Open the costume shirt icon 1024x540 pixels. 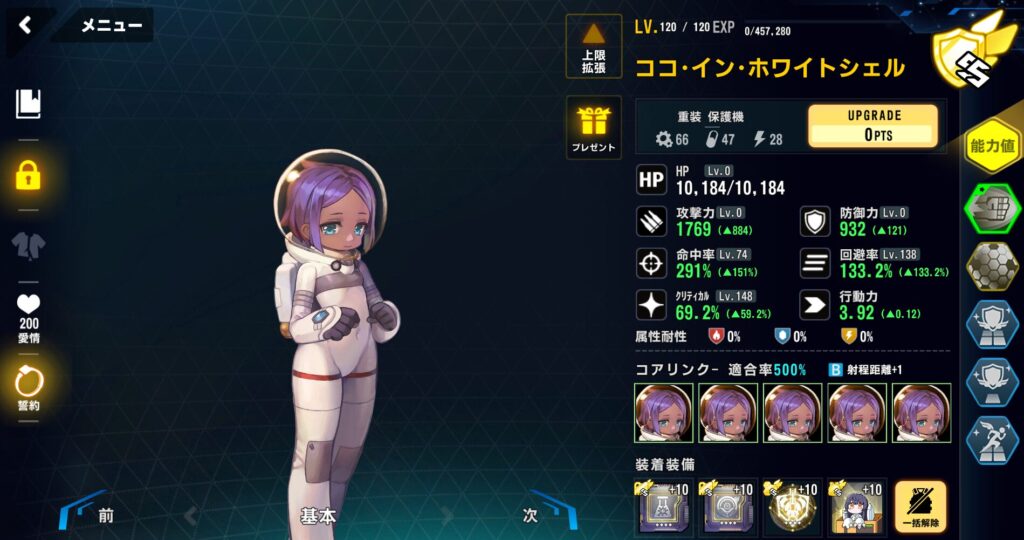[x=28, y=246]
